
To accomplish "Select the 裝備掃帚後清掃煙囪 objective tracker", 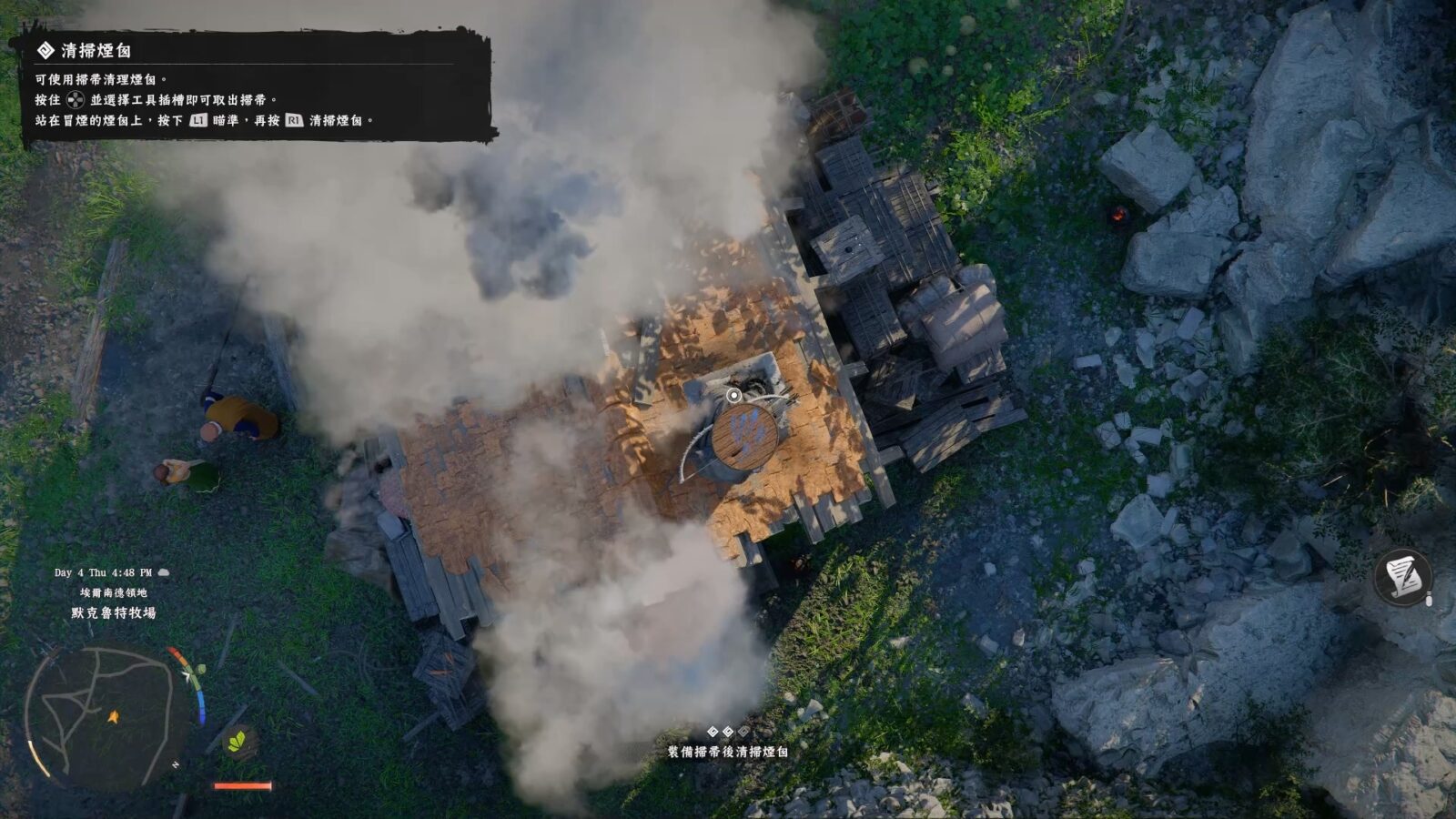I will coord(727,751).
